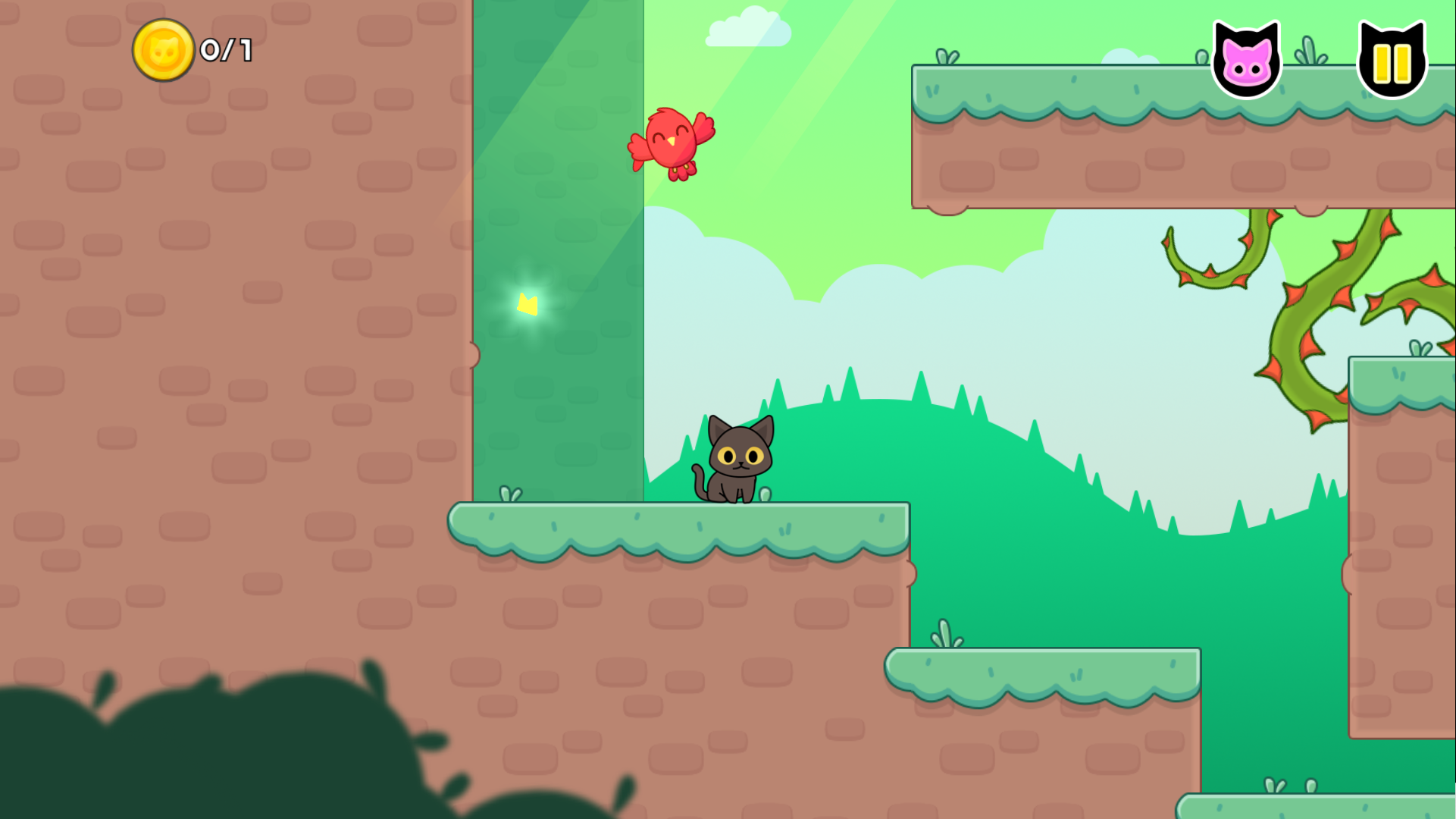
Task: Tap the pink cat face button
Action: [x=1247, y=61]
